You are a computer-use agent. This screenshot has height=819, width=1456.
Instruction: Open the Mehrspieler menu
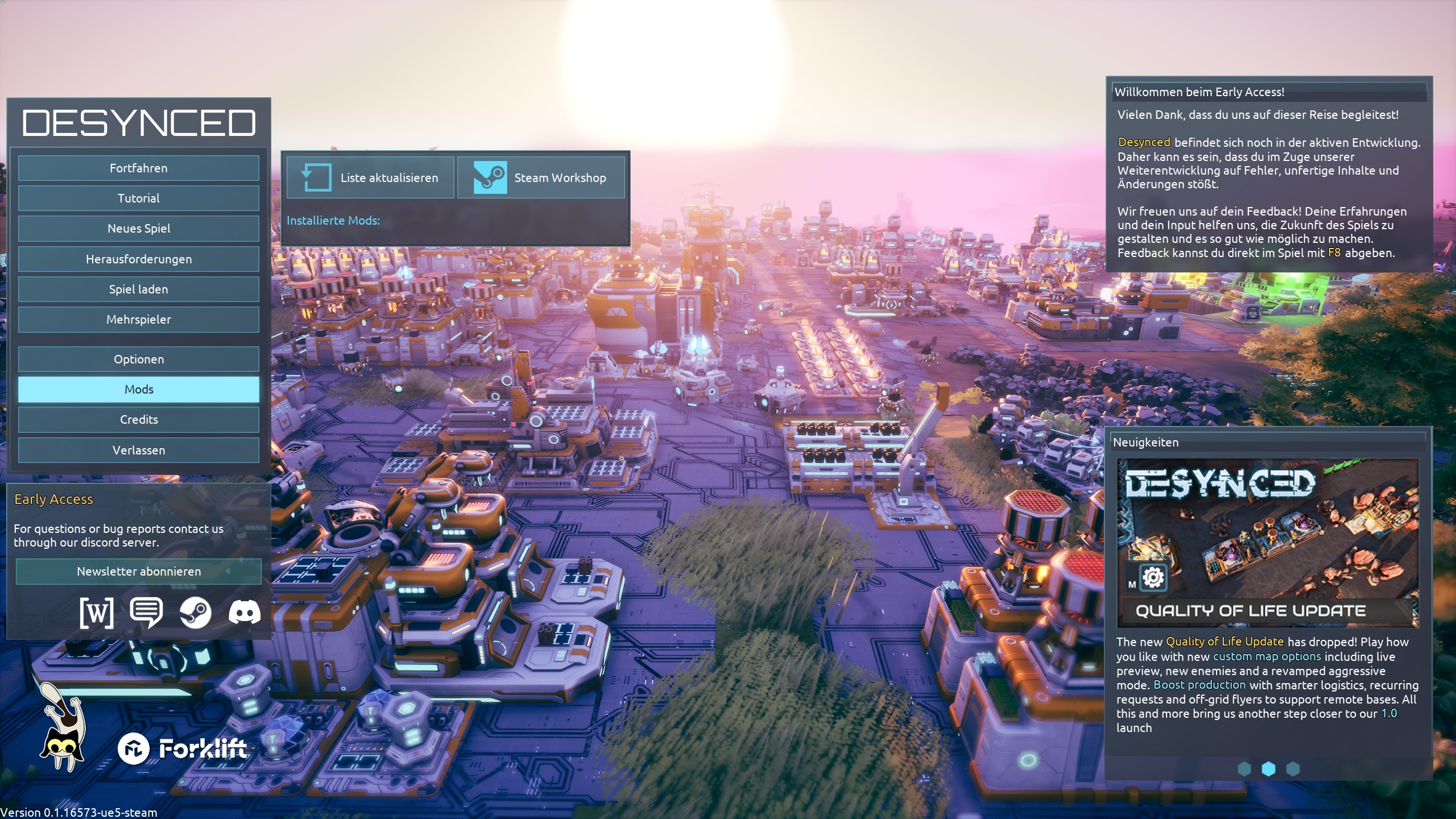click(138, 320)
